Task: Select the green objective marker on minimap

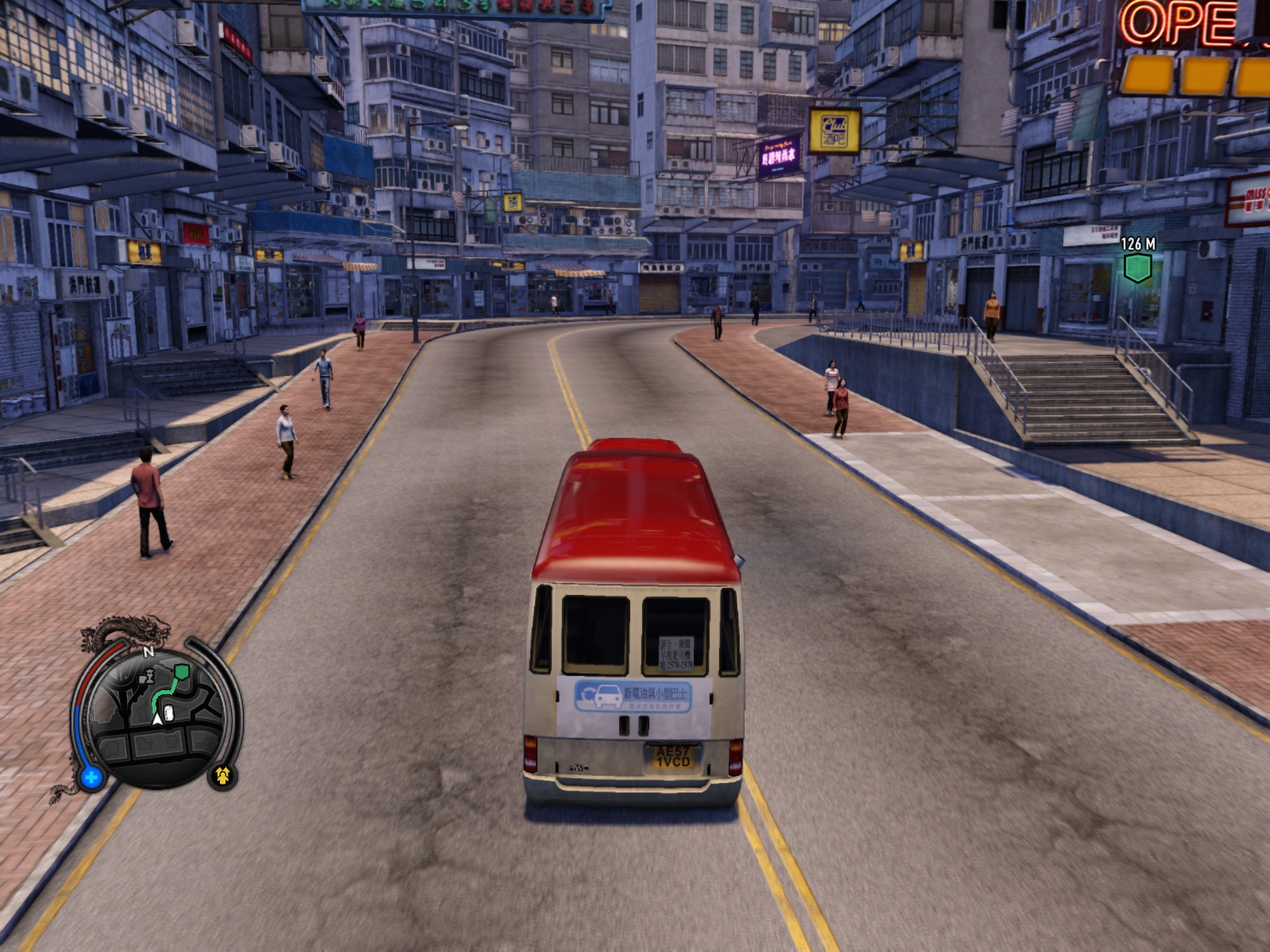Action: [182, 672]
